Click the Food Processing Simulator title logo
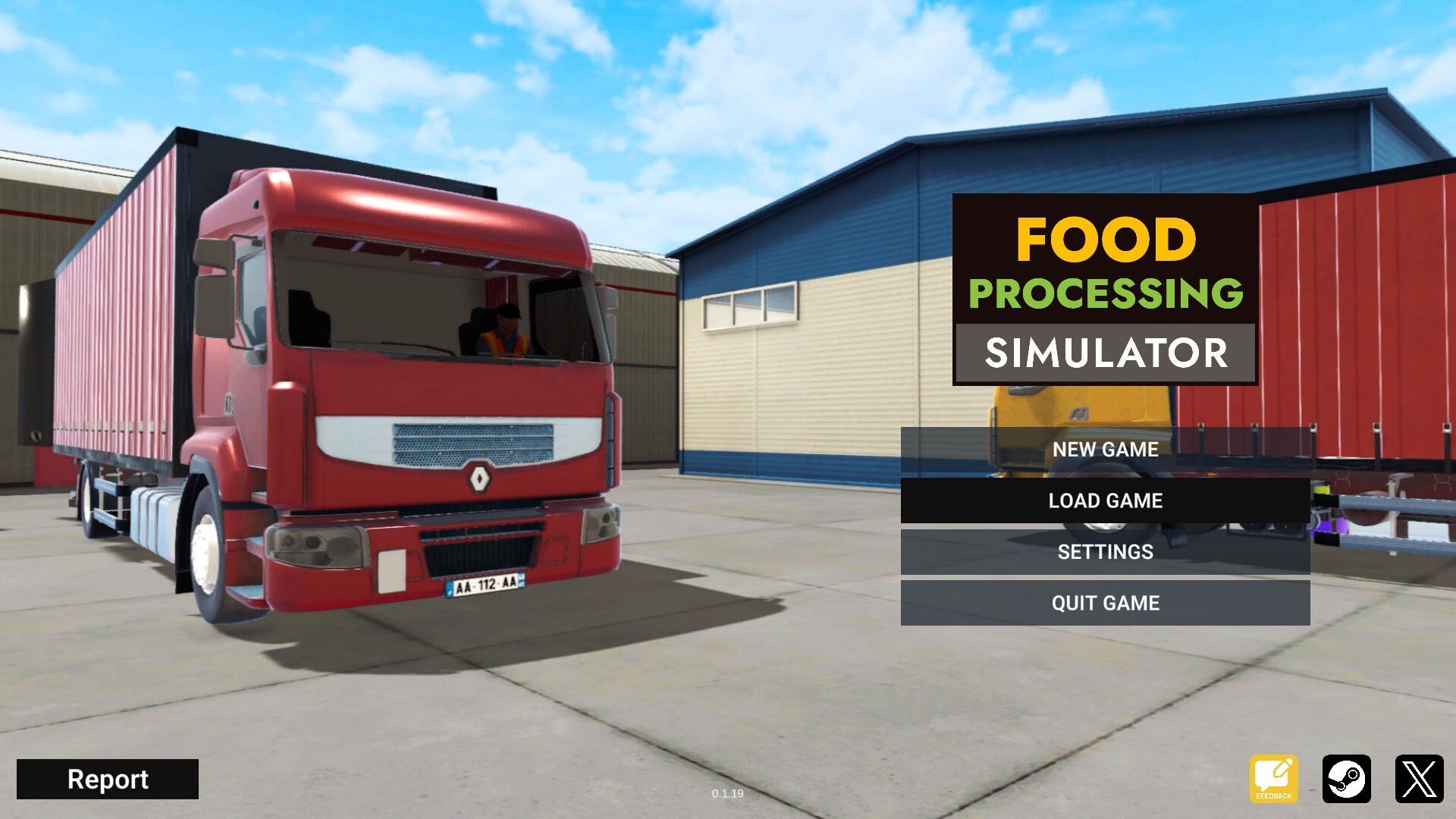 pyautogui.click(x=1103, y=290)
